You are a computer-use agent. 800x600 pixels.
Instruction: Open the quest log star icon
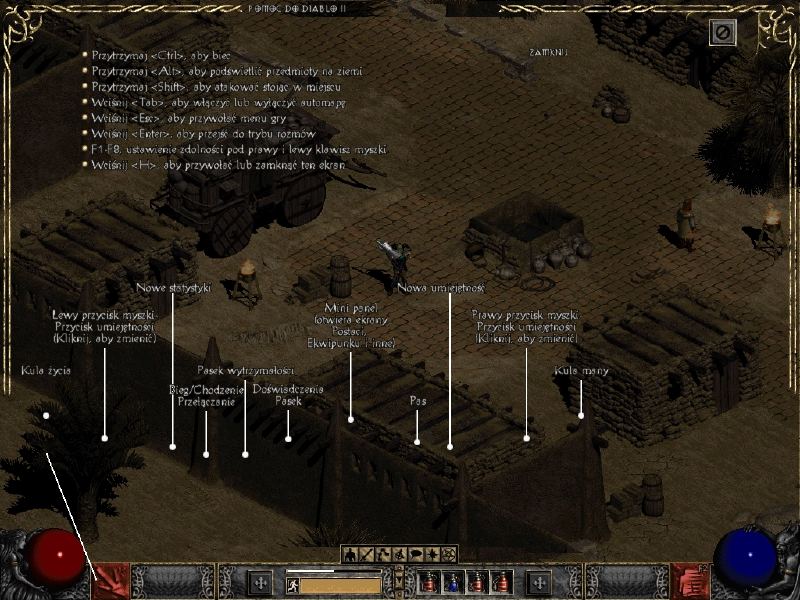click(432, 554)
